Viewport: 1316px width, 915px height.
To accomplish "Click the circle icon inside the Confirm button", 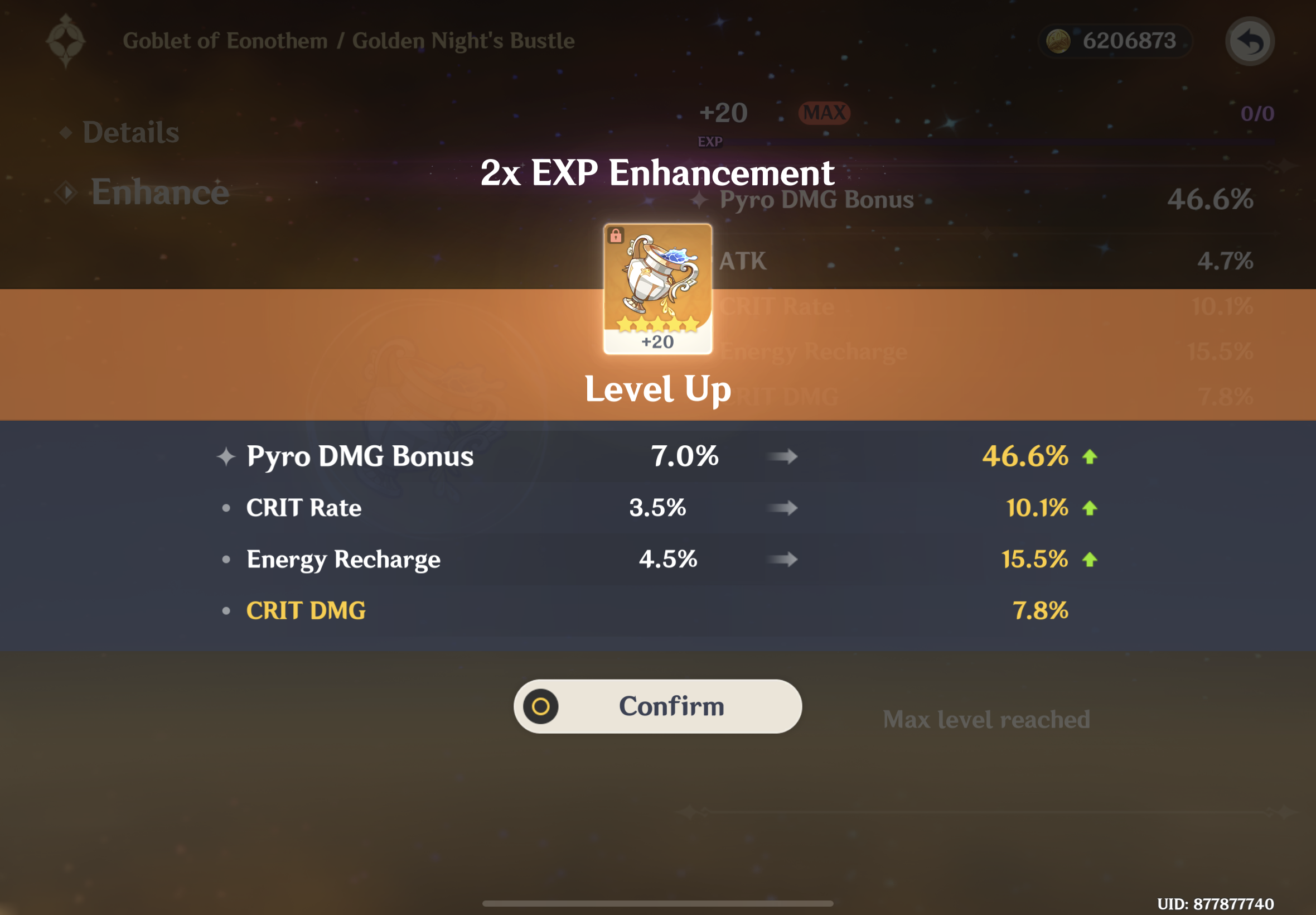I will pos(541,706).
